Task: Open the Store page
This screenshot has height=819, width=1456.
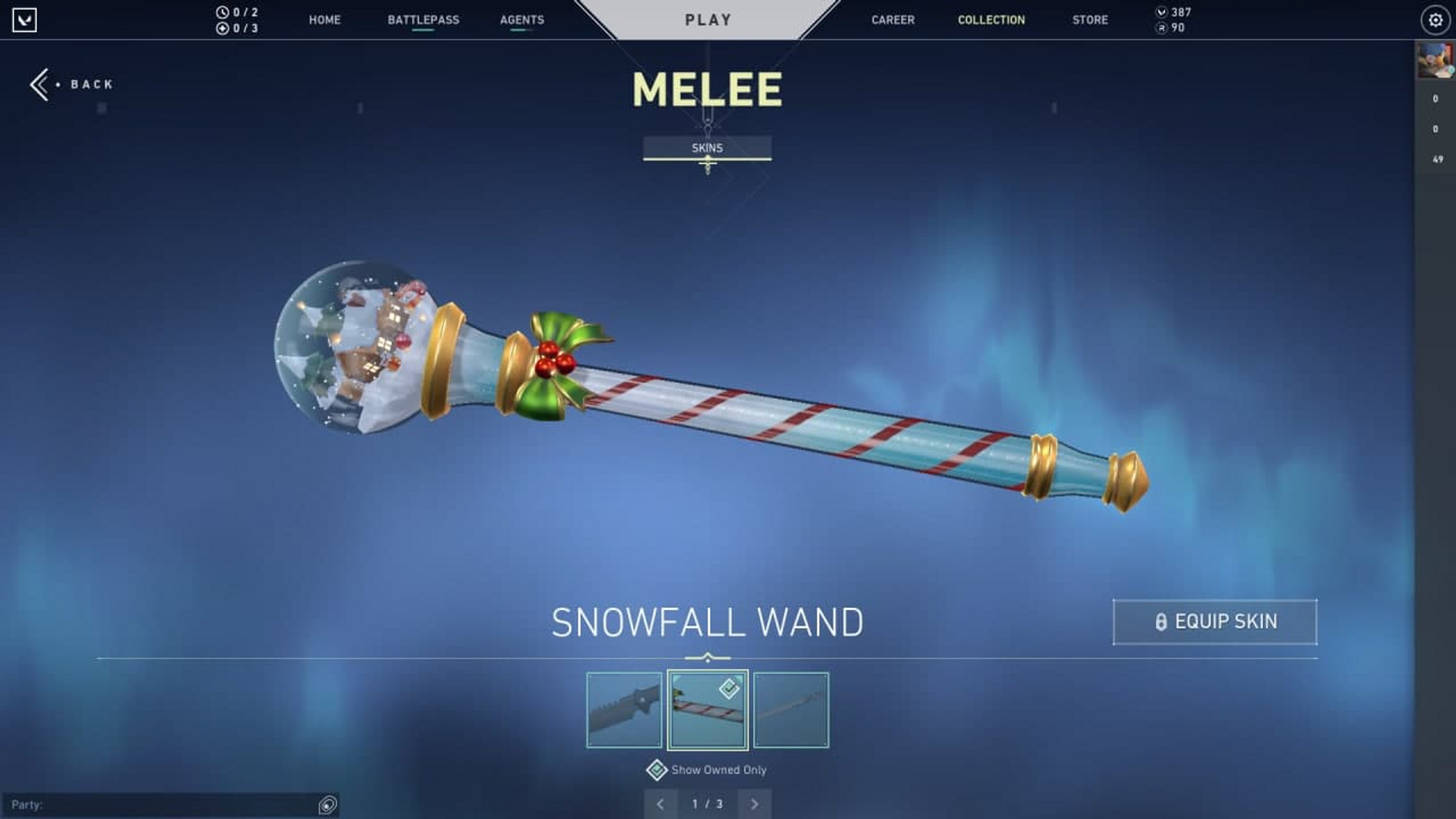Action: [x=1090, y=20]
